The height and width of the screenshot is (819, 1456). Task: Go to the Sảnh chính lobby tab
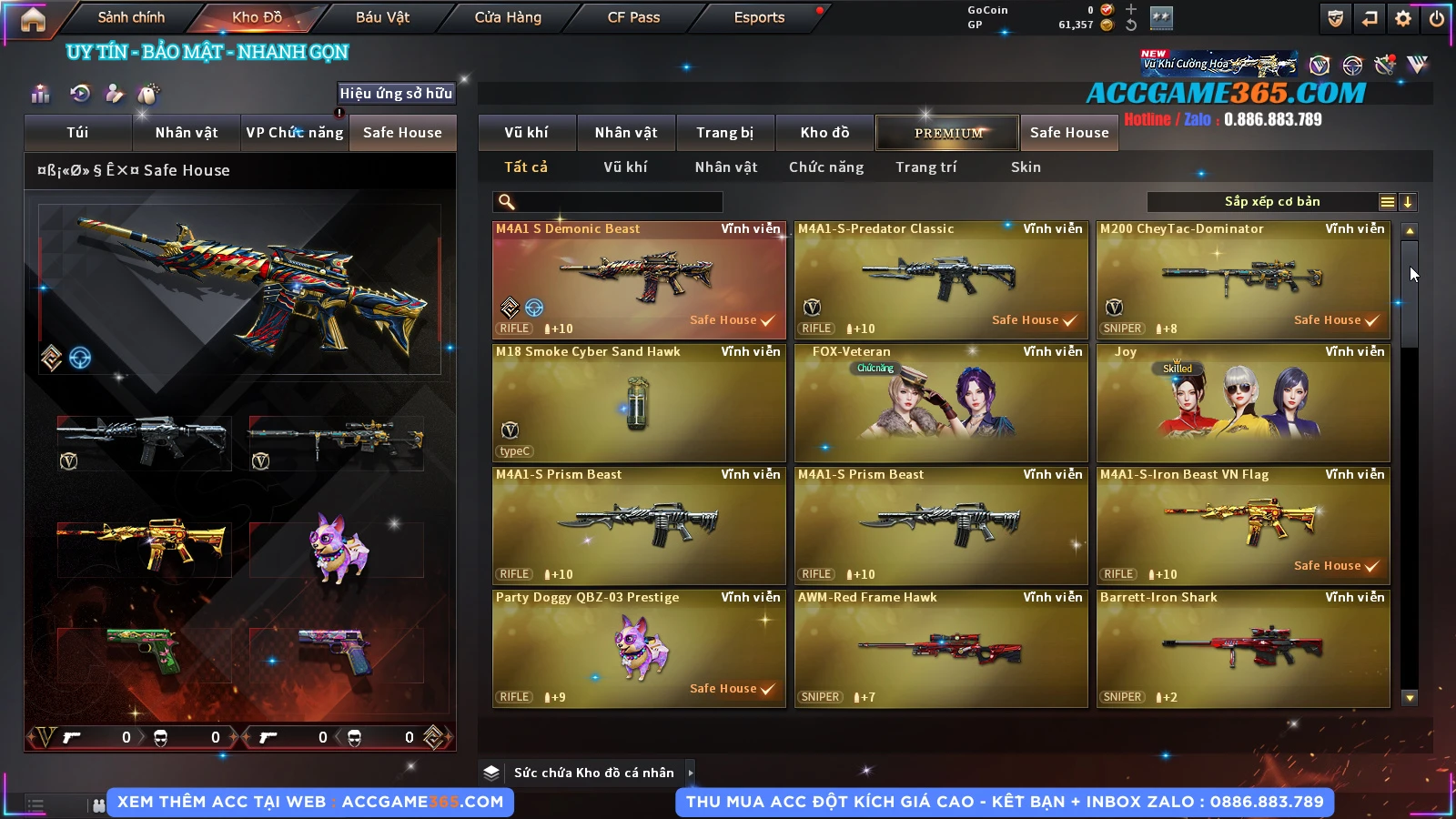coord(131,17)
